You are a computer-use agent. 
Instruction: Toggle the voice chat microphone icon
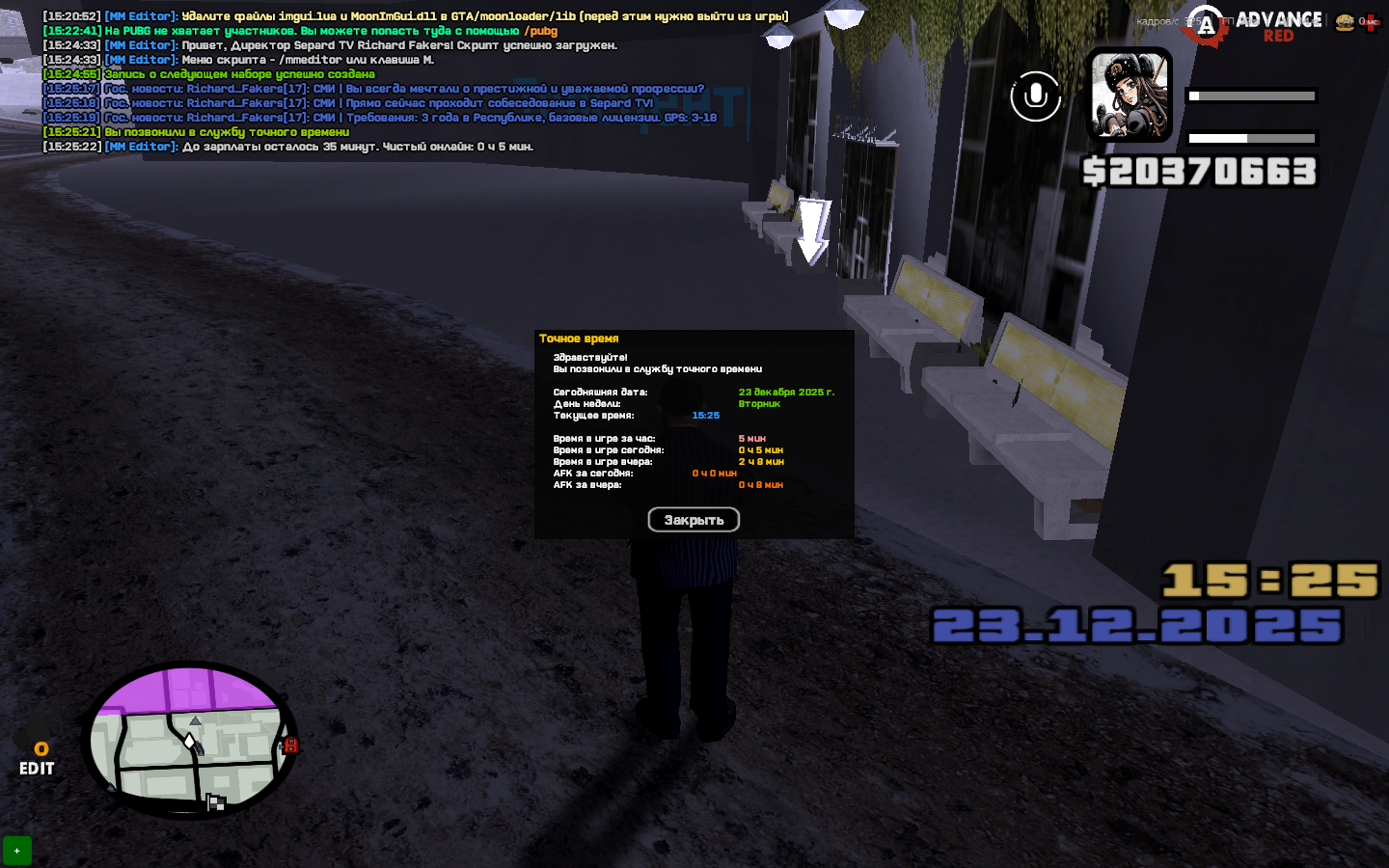(x=1035, y=96)
